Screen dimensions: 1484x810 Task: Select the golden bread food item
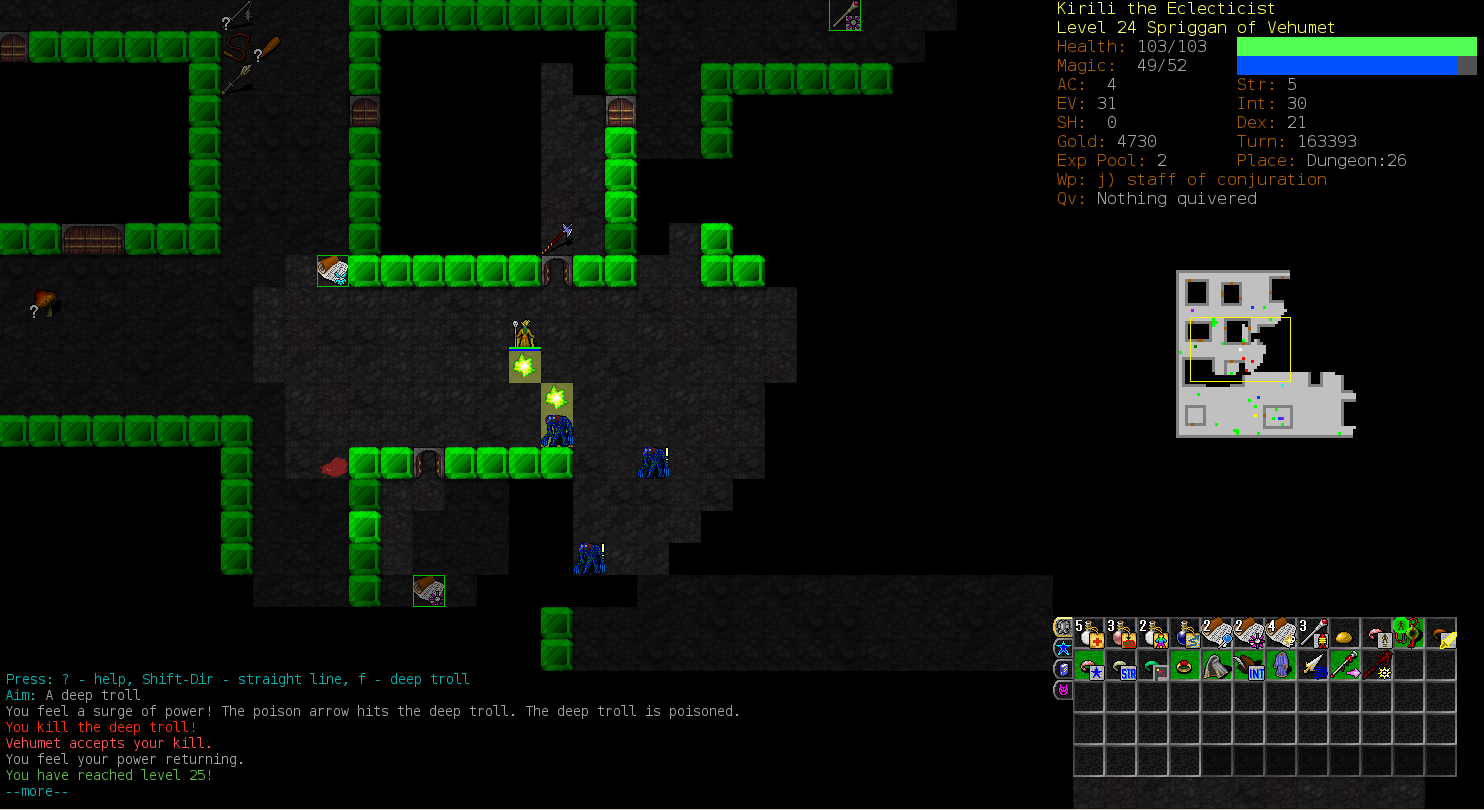click(x=1345, y=635)
